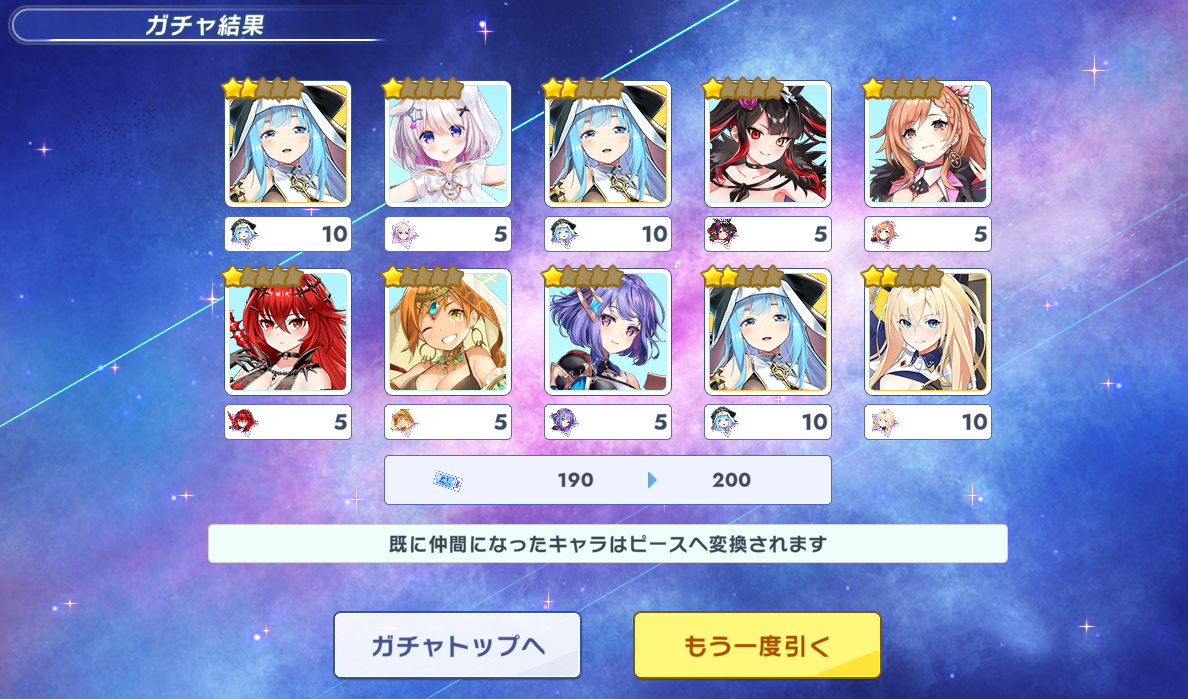Select the black and red haired character card

[768, 144]
